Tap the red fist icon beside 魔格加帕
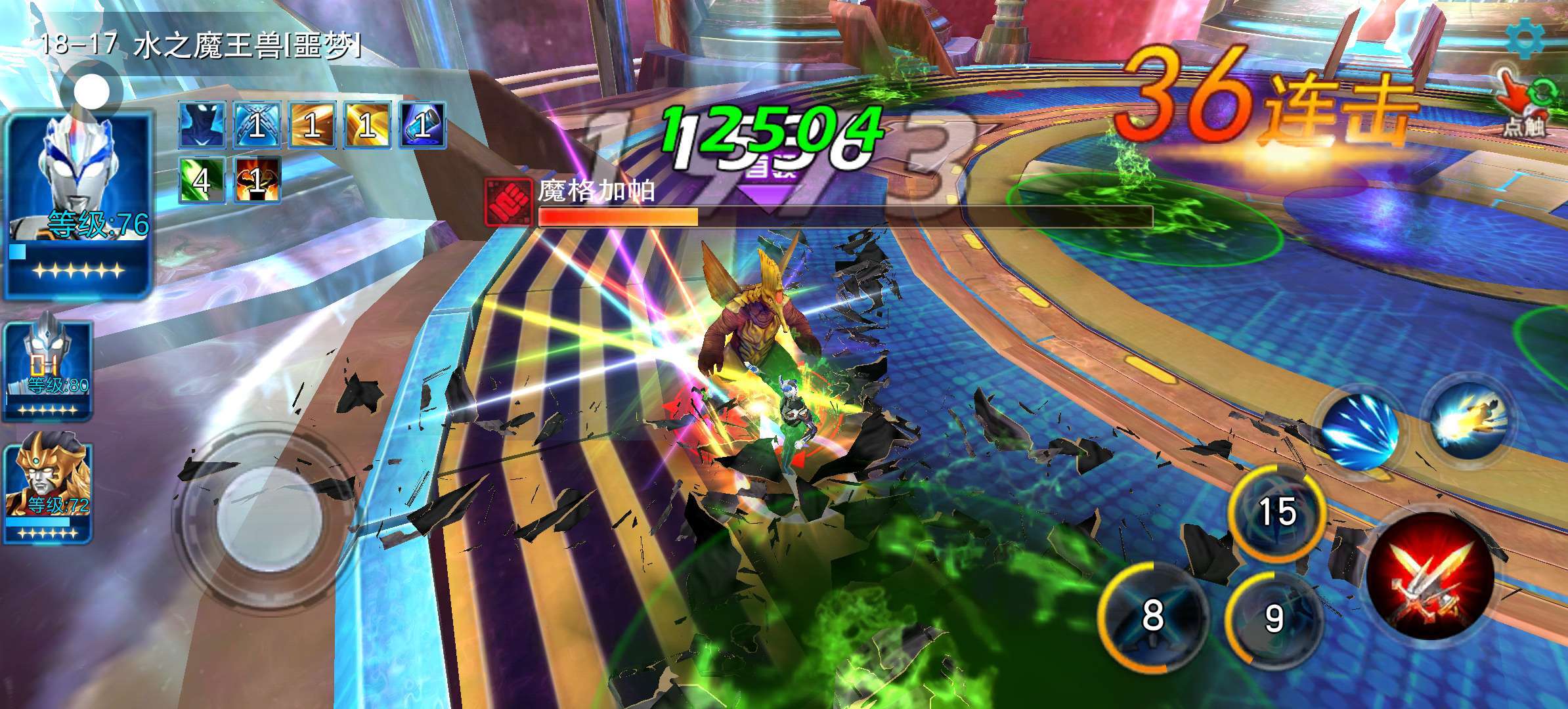 (507, 200)
